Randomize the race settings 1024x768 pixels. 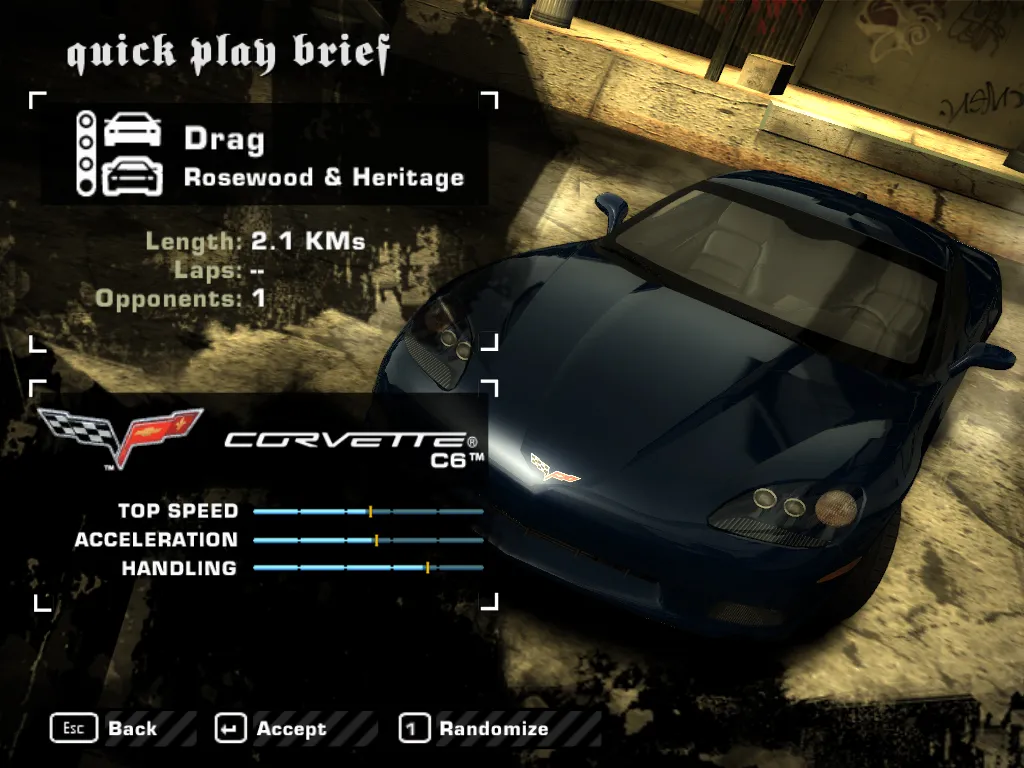[x=475, y=729]
